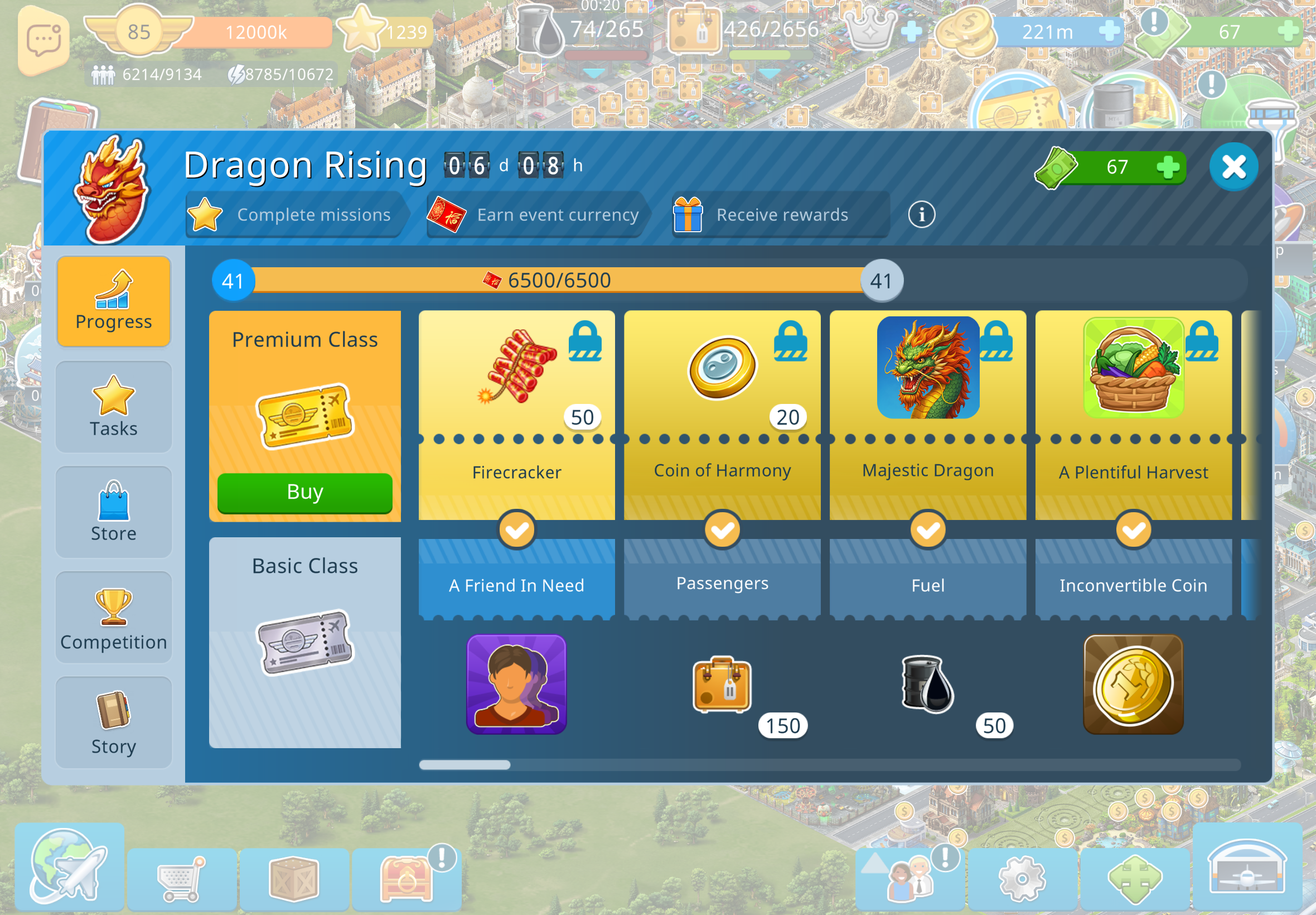Choose the Fuel barrel reward
The width and height of the screenshot is (1316, 915).
tap(927, 685)
